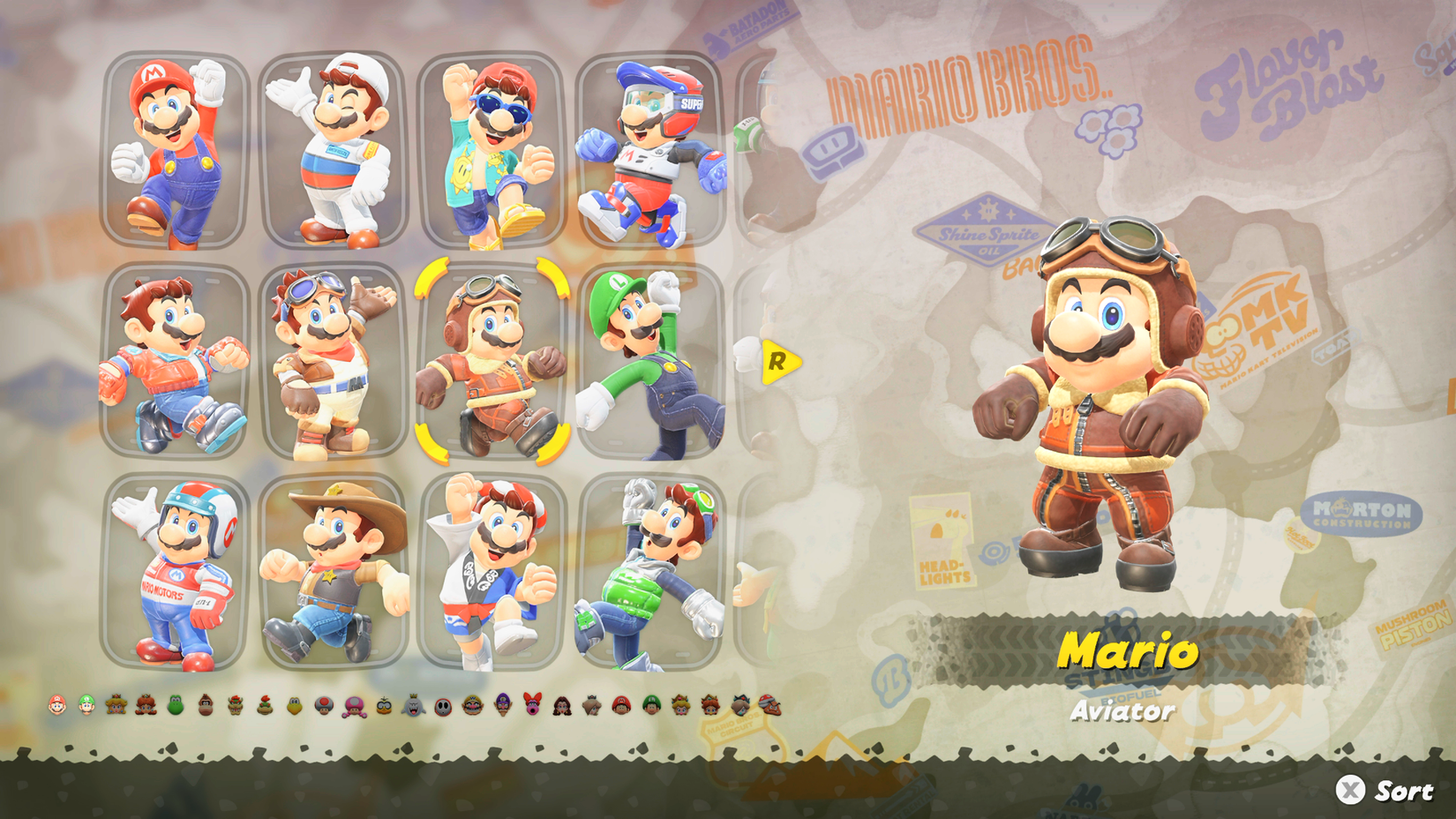Select King Boo from the character strip
The width and height of the screenshot is (1456, 819).
(412, 708)
